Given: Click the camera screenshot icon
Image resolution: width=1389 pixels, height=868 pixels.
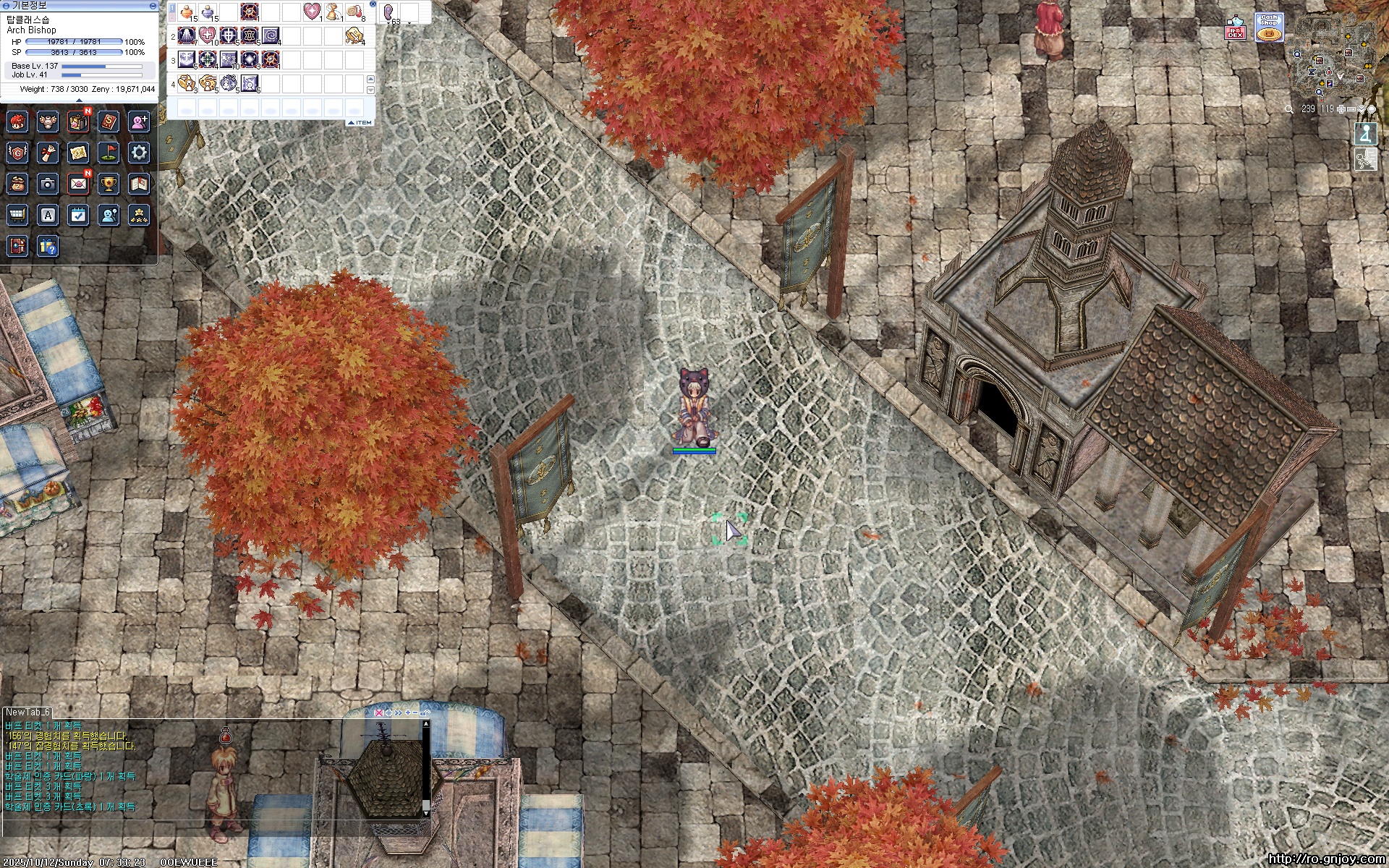Looking at the screenshot, I should 48,184.
